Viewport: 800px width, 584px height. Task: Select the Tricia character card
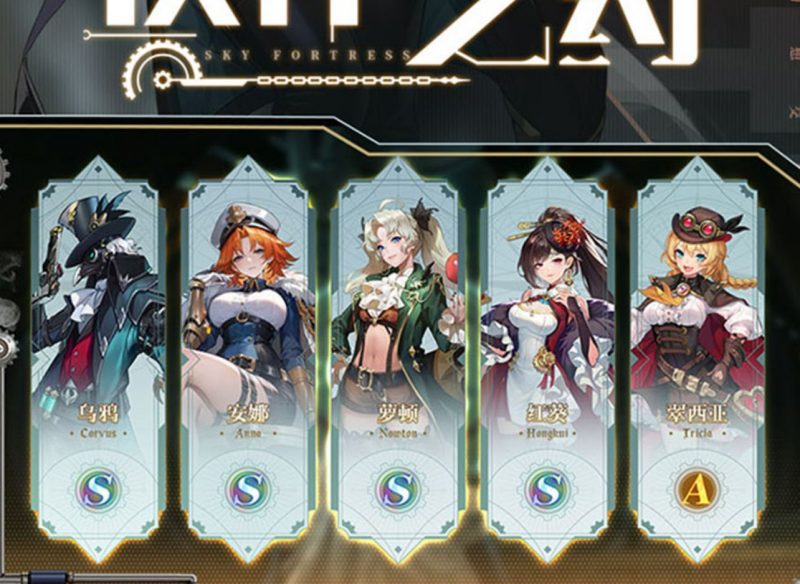click(697, 360)
